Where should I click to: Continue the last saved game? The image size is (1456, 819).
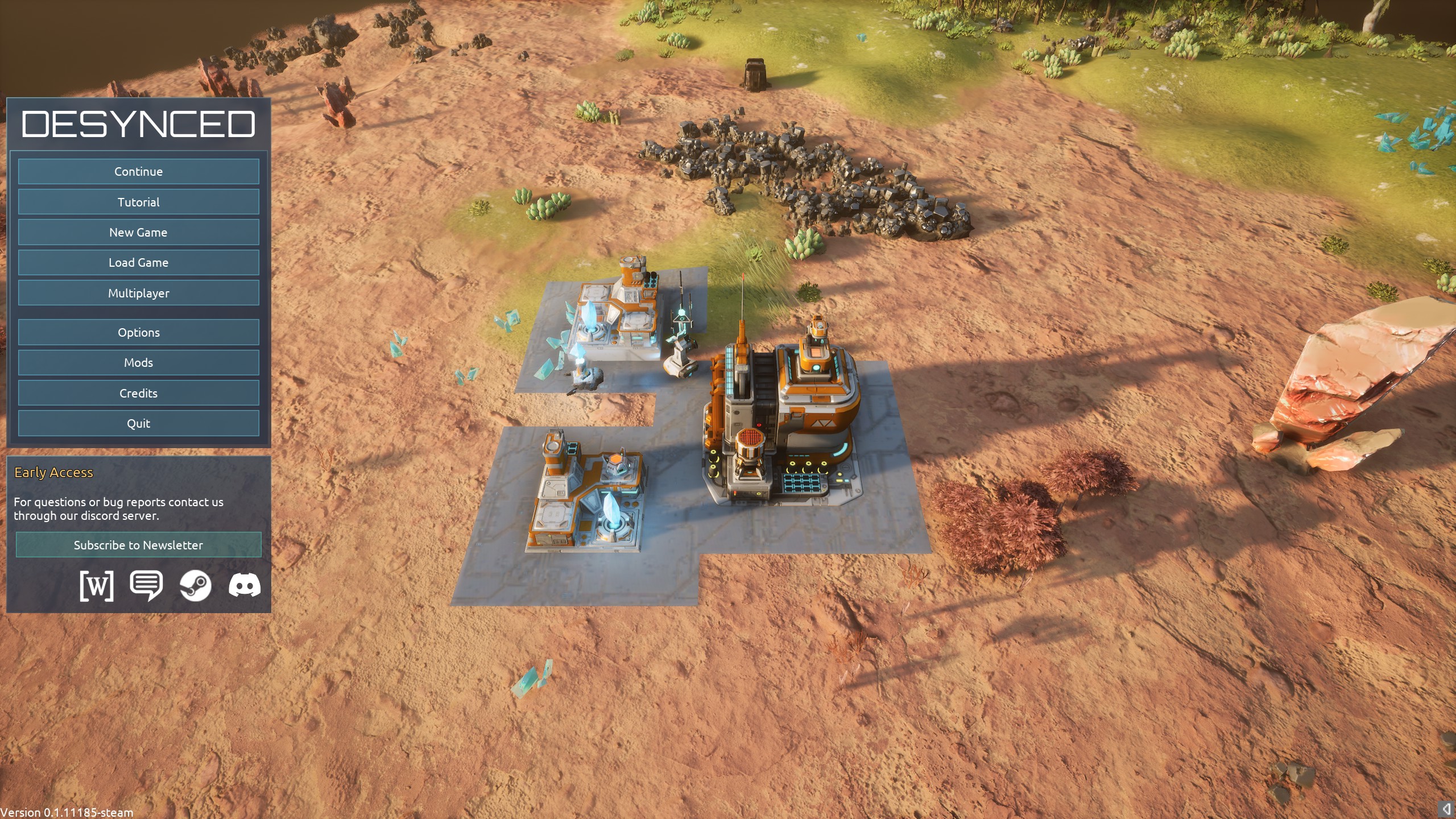(x=138, y=172)
